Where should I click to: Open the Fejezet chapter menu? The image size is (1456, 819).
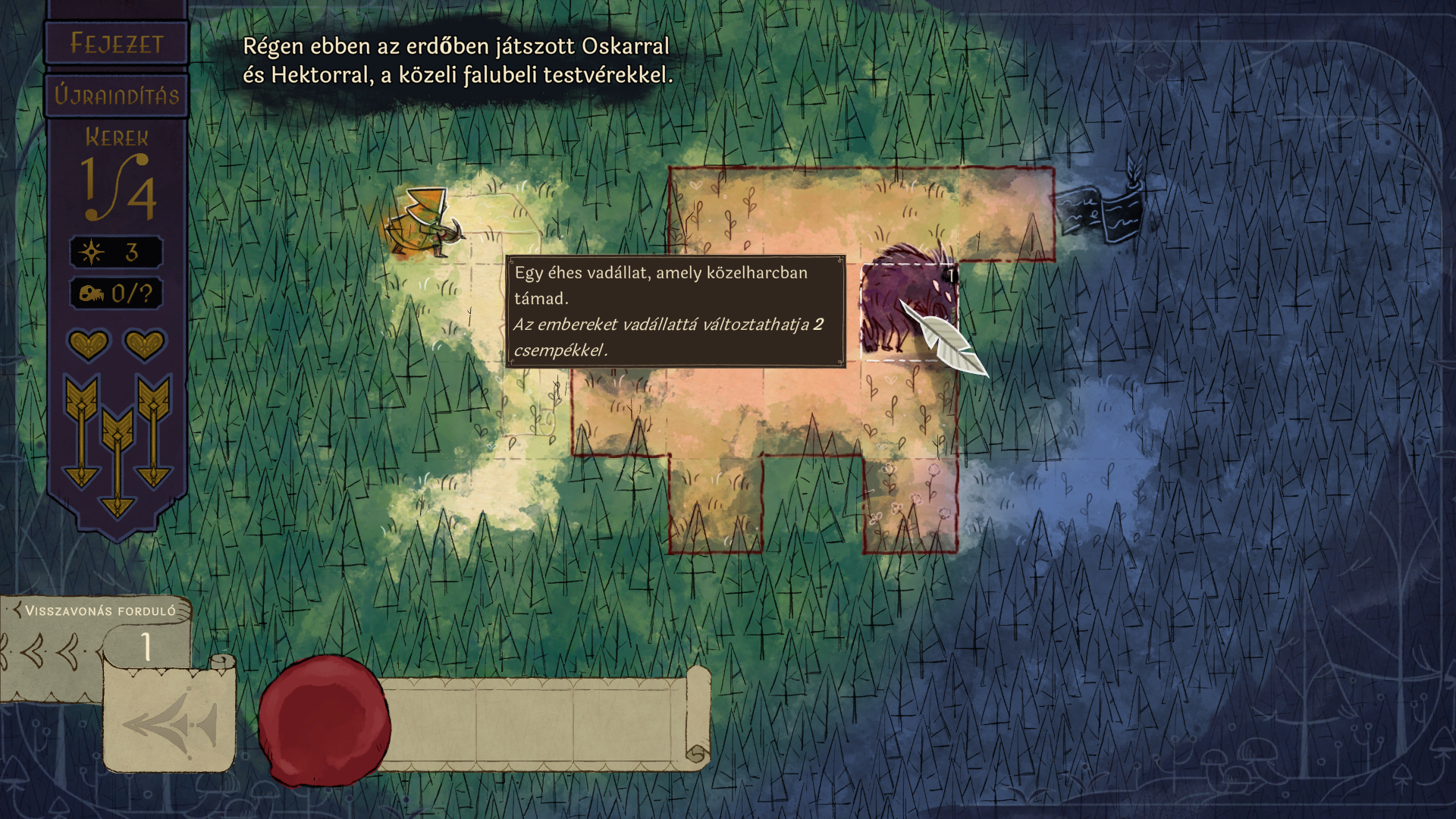[x=117, y=44]
